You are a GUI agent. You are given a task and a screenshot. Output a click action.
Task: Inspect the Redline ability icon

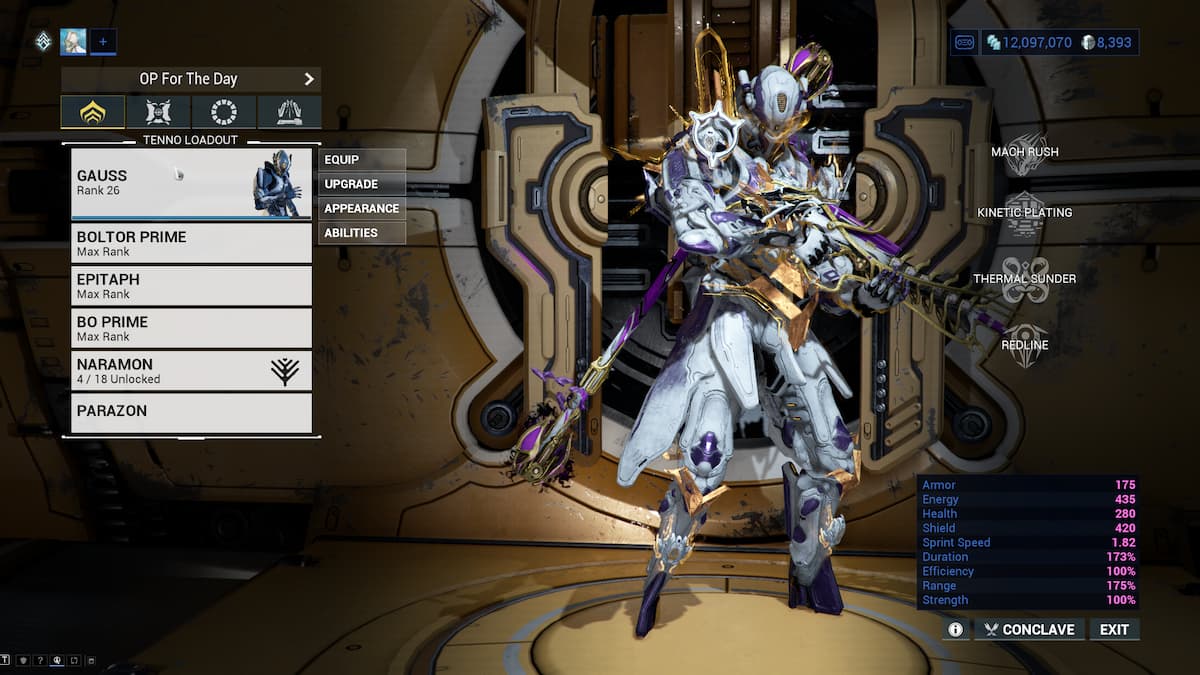1025,345
